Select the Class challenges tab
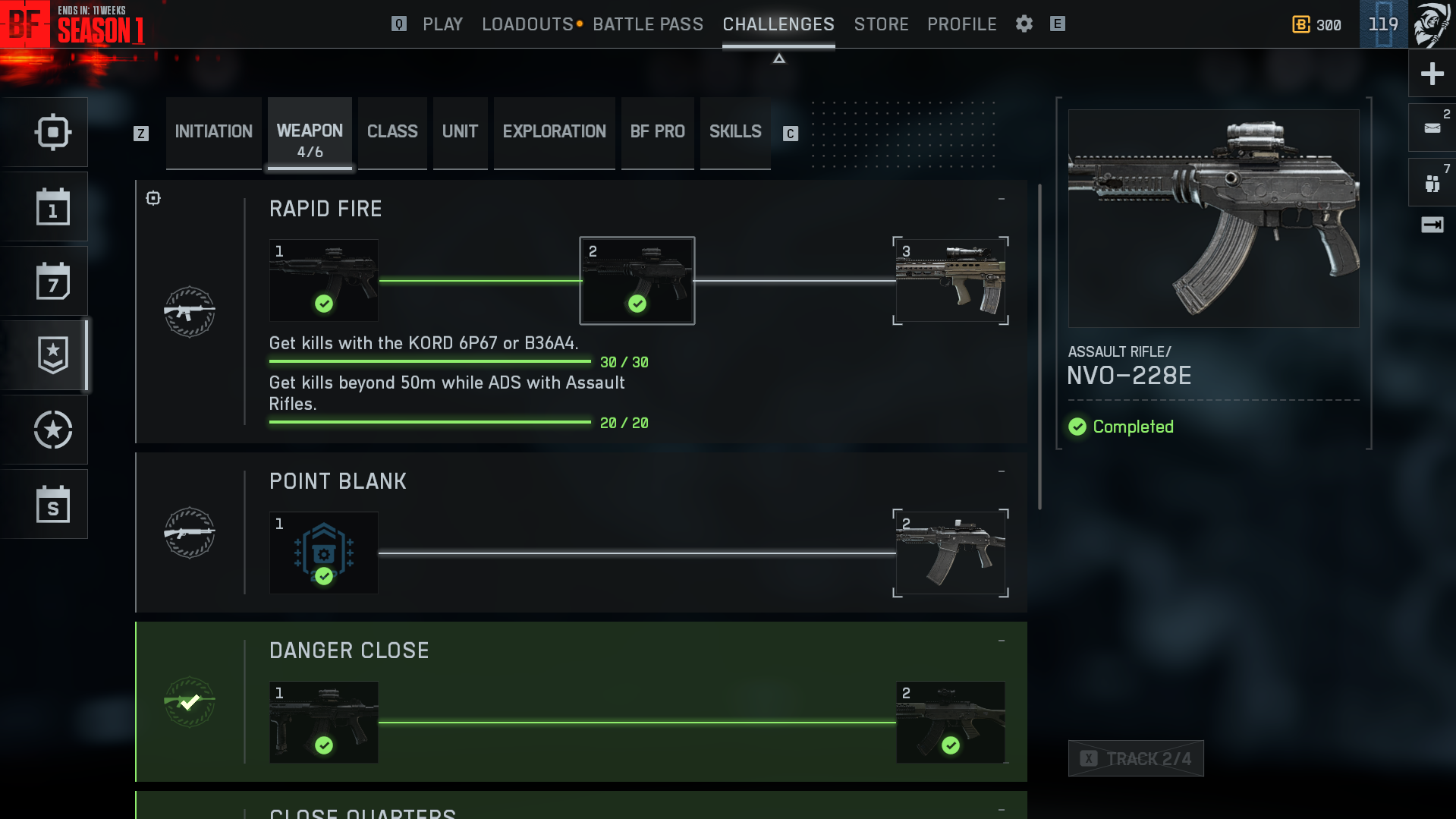Image resolution: width=1456 pixels, height=819 pixels. point(392,132)
